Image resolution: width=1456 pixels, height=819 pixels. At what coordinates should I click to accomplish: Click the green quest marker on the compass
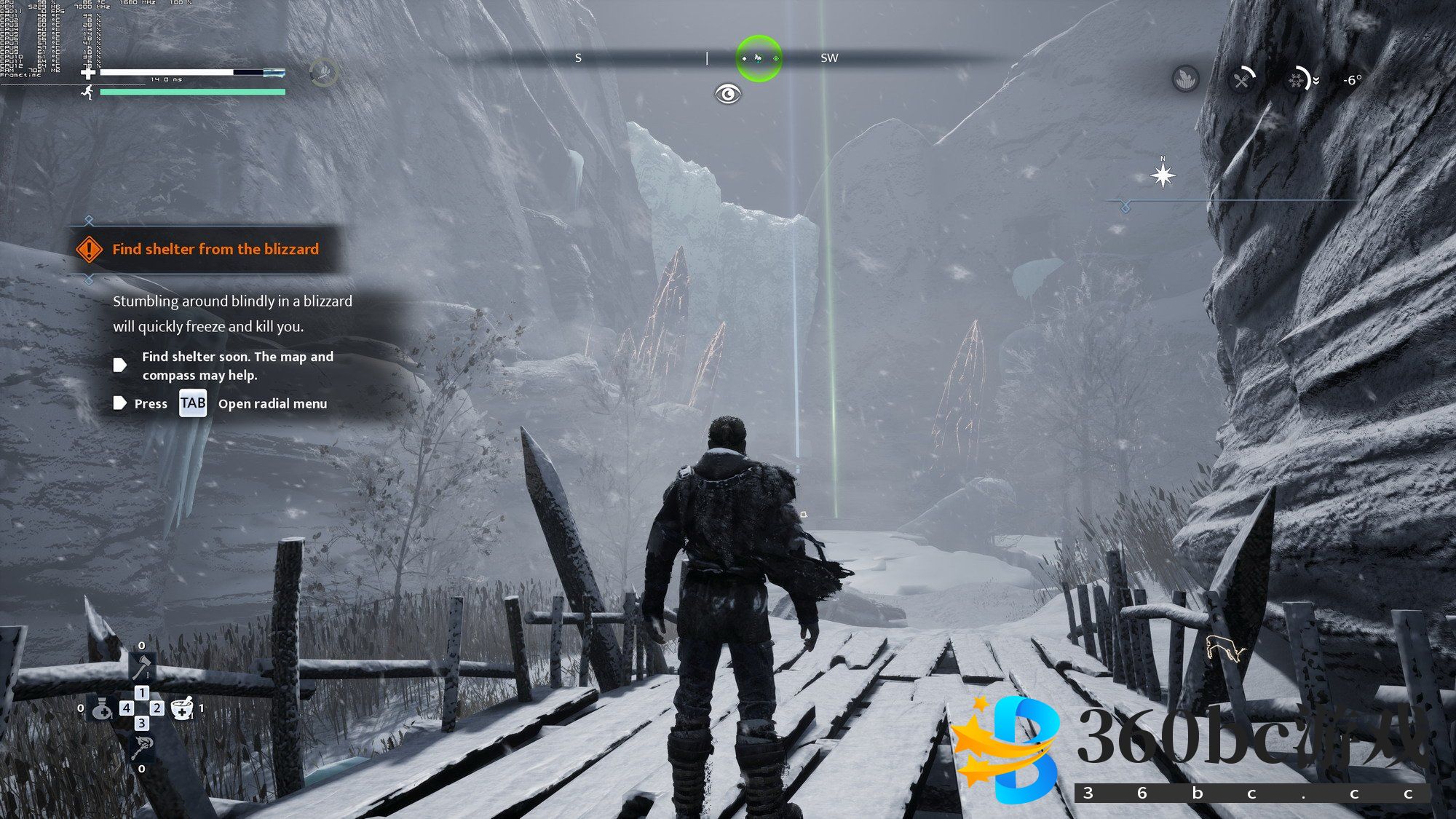pyautogui.click(x=759, y=58)
